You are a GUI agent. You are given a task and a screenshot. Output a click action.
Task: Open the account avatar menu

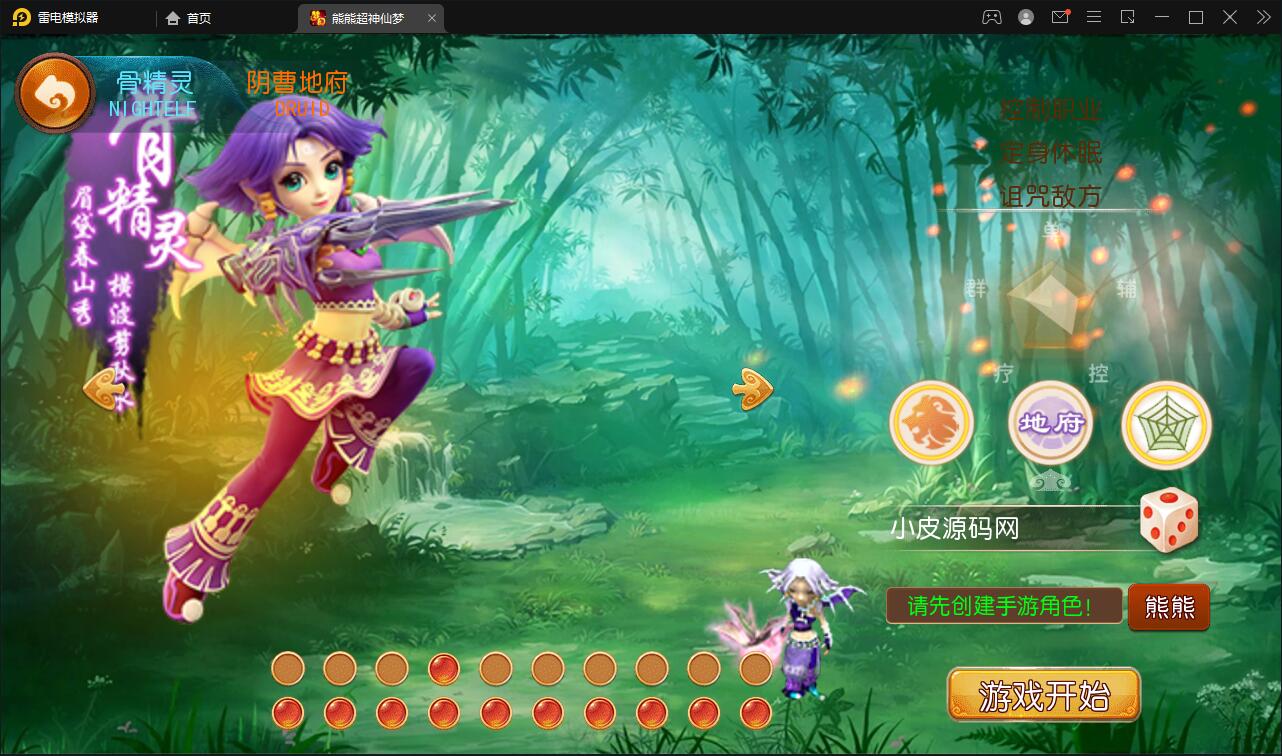tap(1025, 17)
